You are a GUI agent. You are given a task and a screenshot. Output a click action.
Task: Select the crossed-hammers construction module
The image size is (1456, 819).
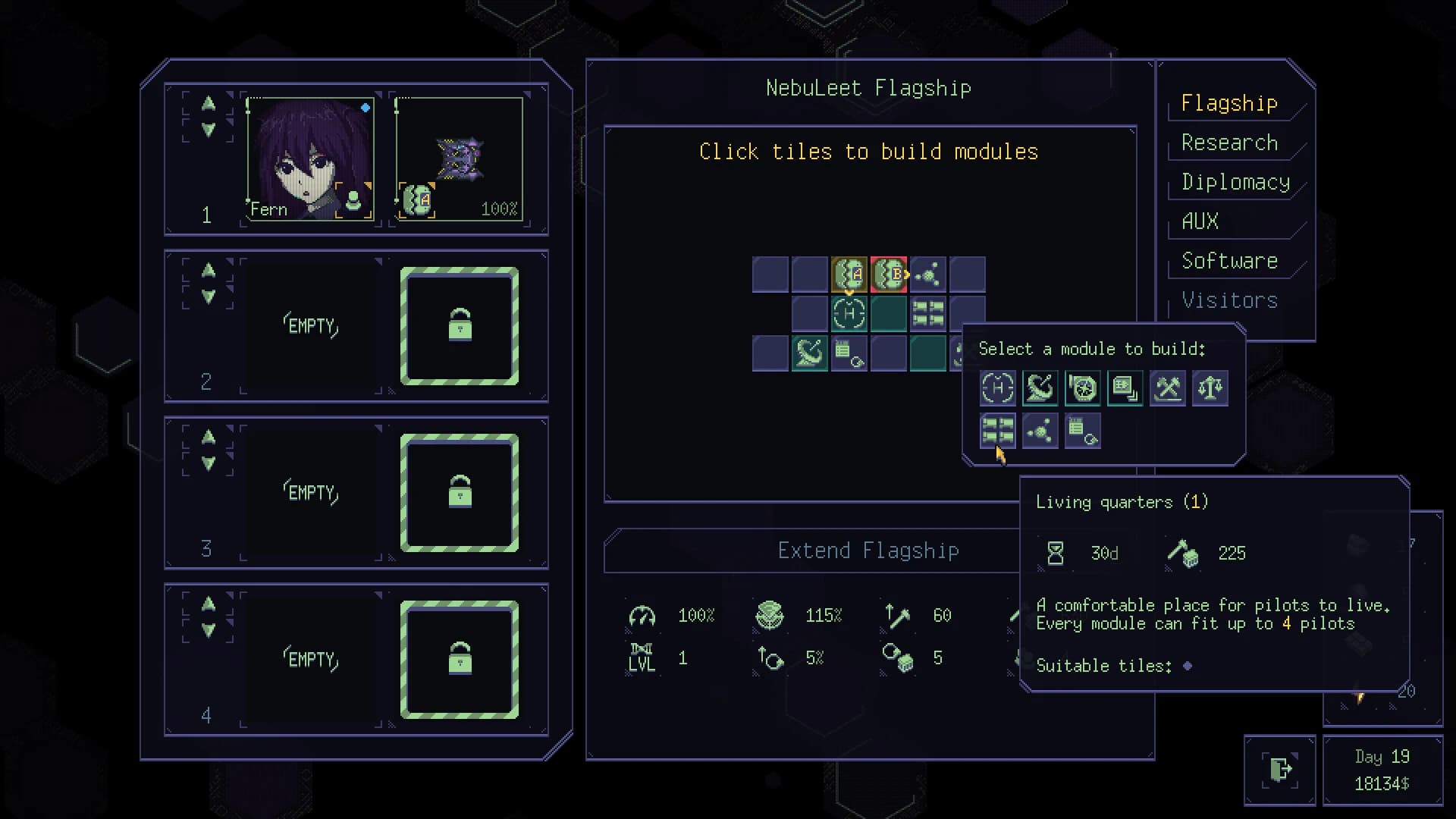tap(1168, 388)
